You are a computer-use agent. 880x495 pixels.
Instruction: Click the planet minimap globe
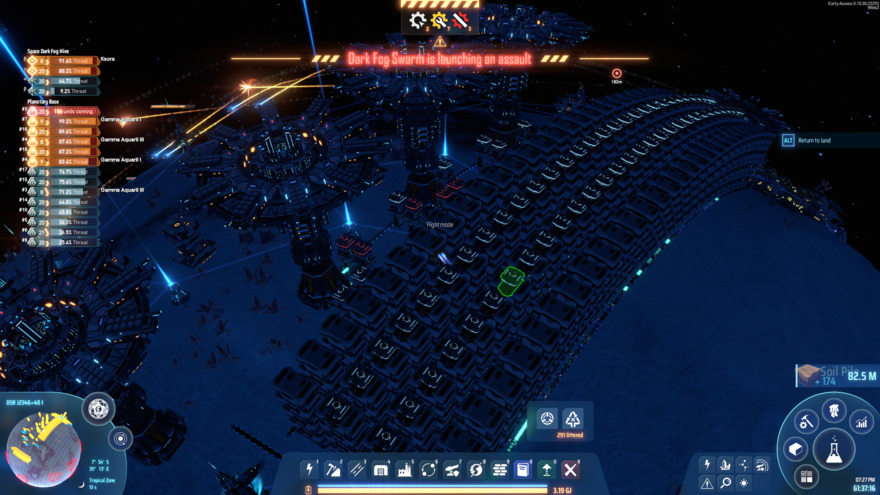point(42,448)
